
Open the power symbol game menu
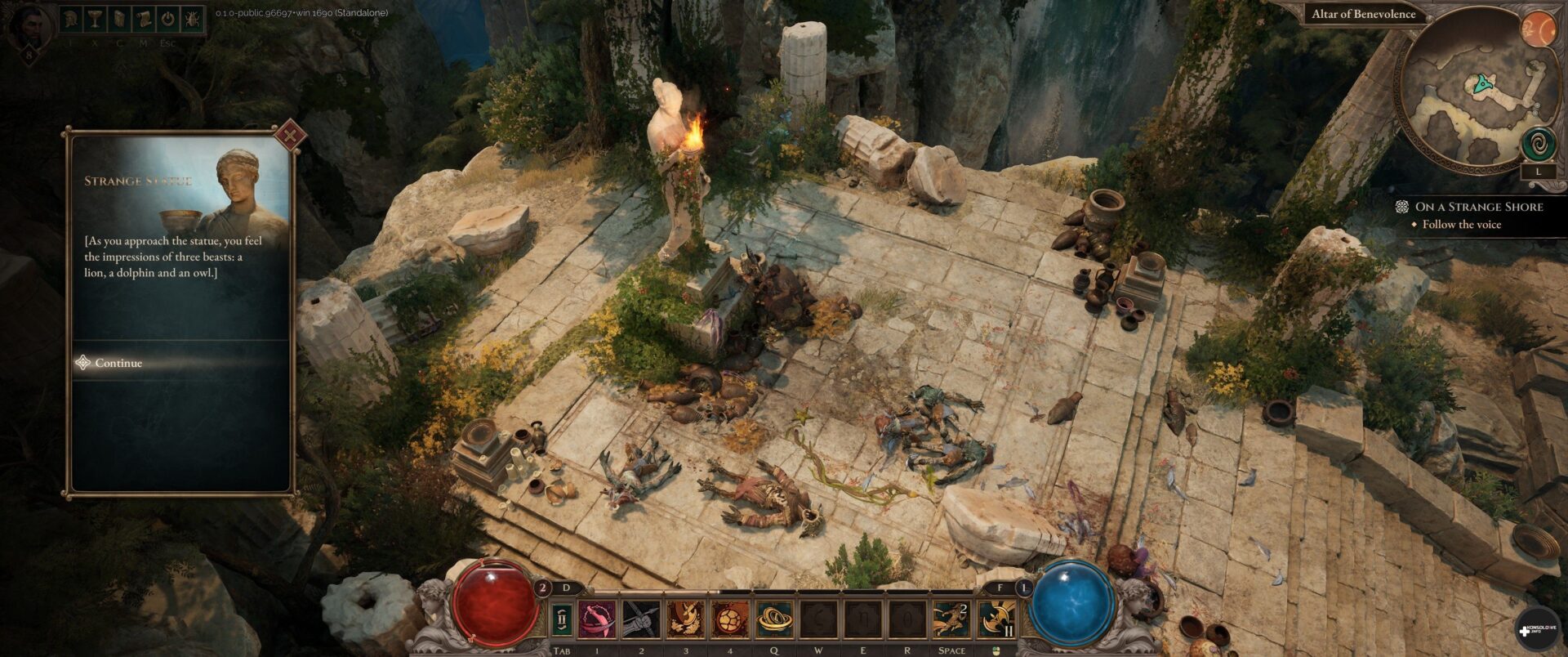tap(167, 20)
